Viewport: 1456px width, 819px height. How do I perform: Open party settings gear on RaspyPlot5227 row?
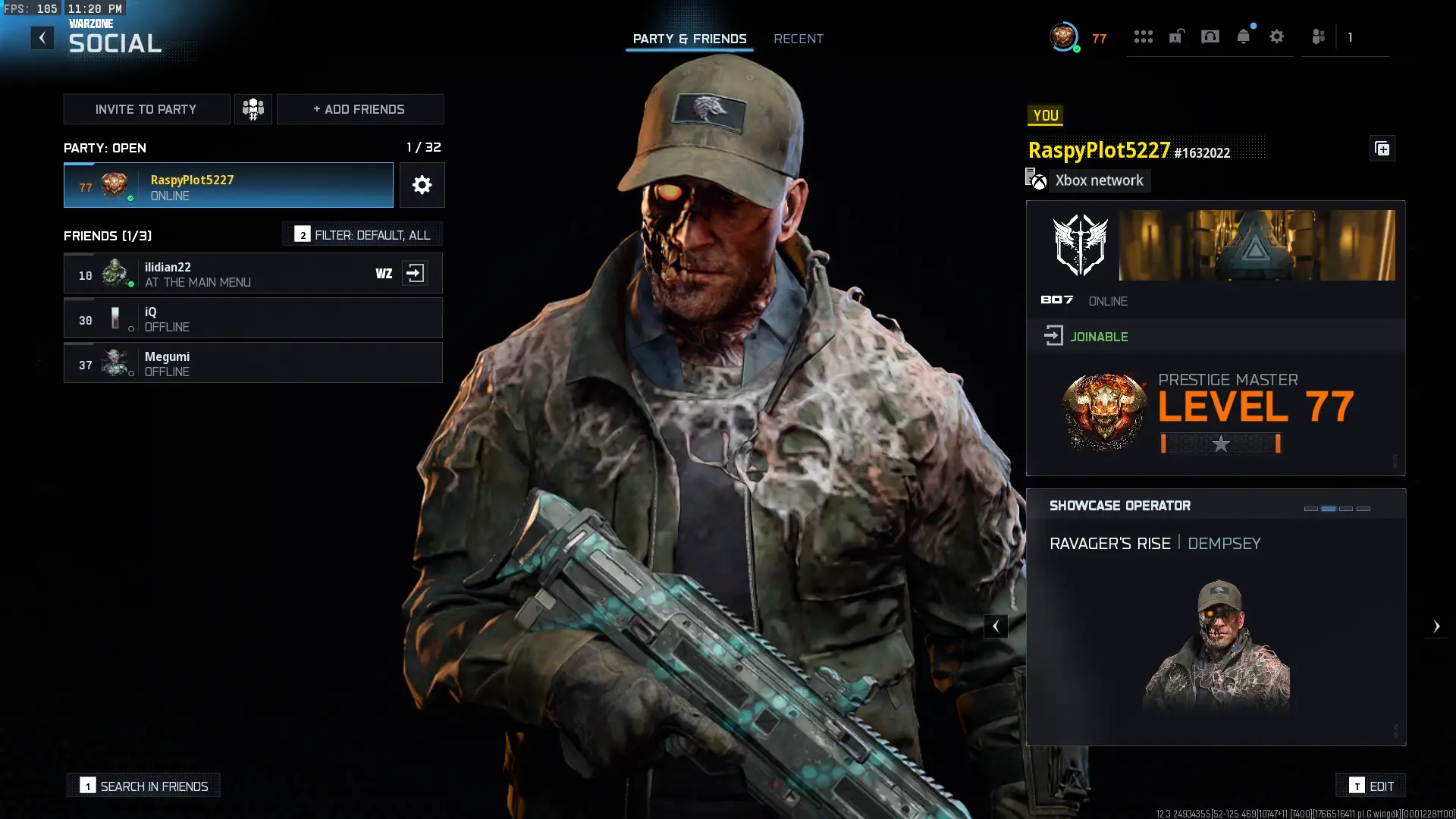[422, 184]
